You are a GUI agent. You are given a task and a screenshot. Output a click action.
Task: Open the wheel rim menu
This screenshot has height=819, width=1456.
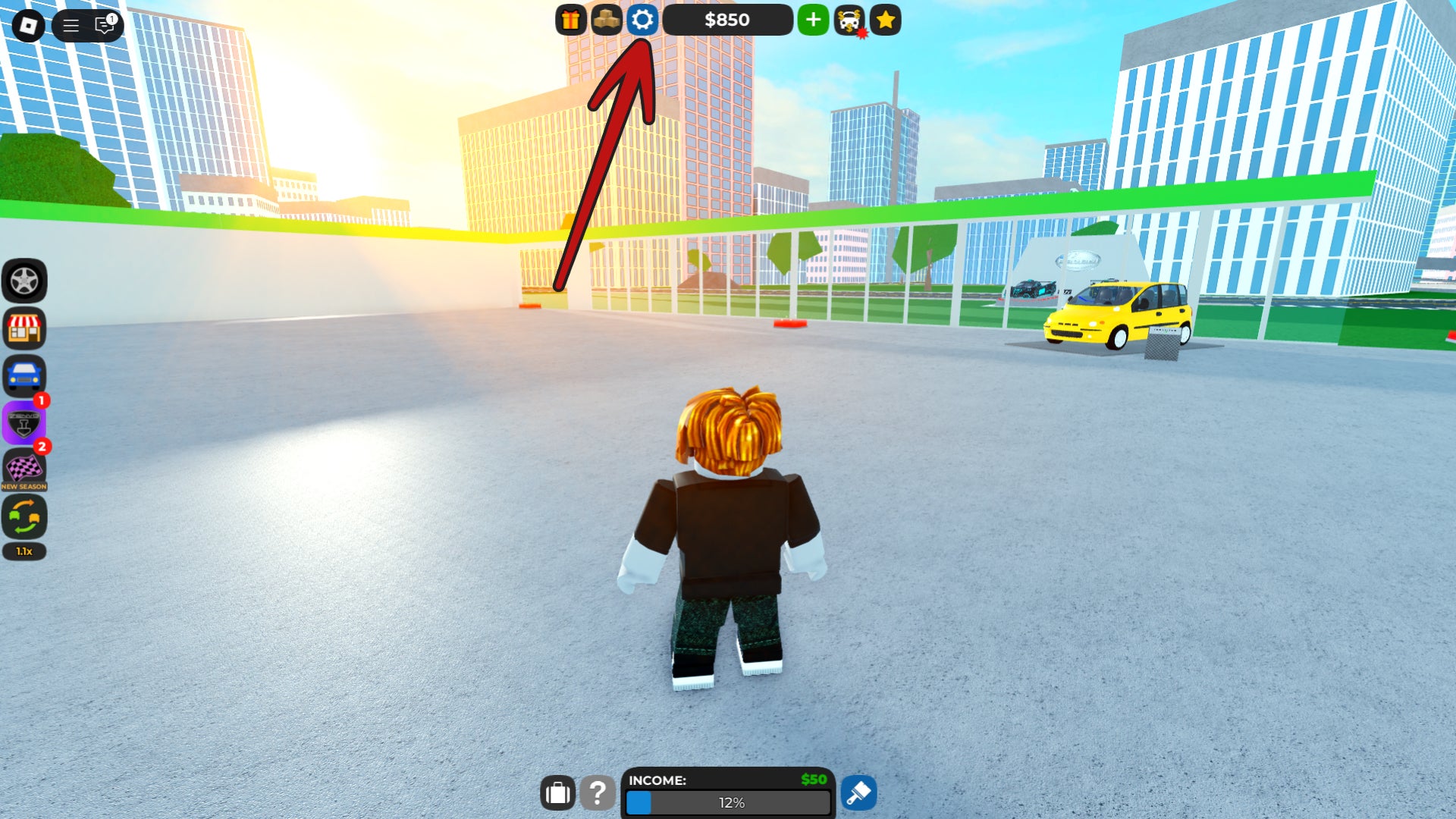point(24,281)
